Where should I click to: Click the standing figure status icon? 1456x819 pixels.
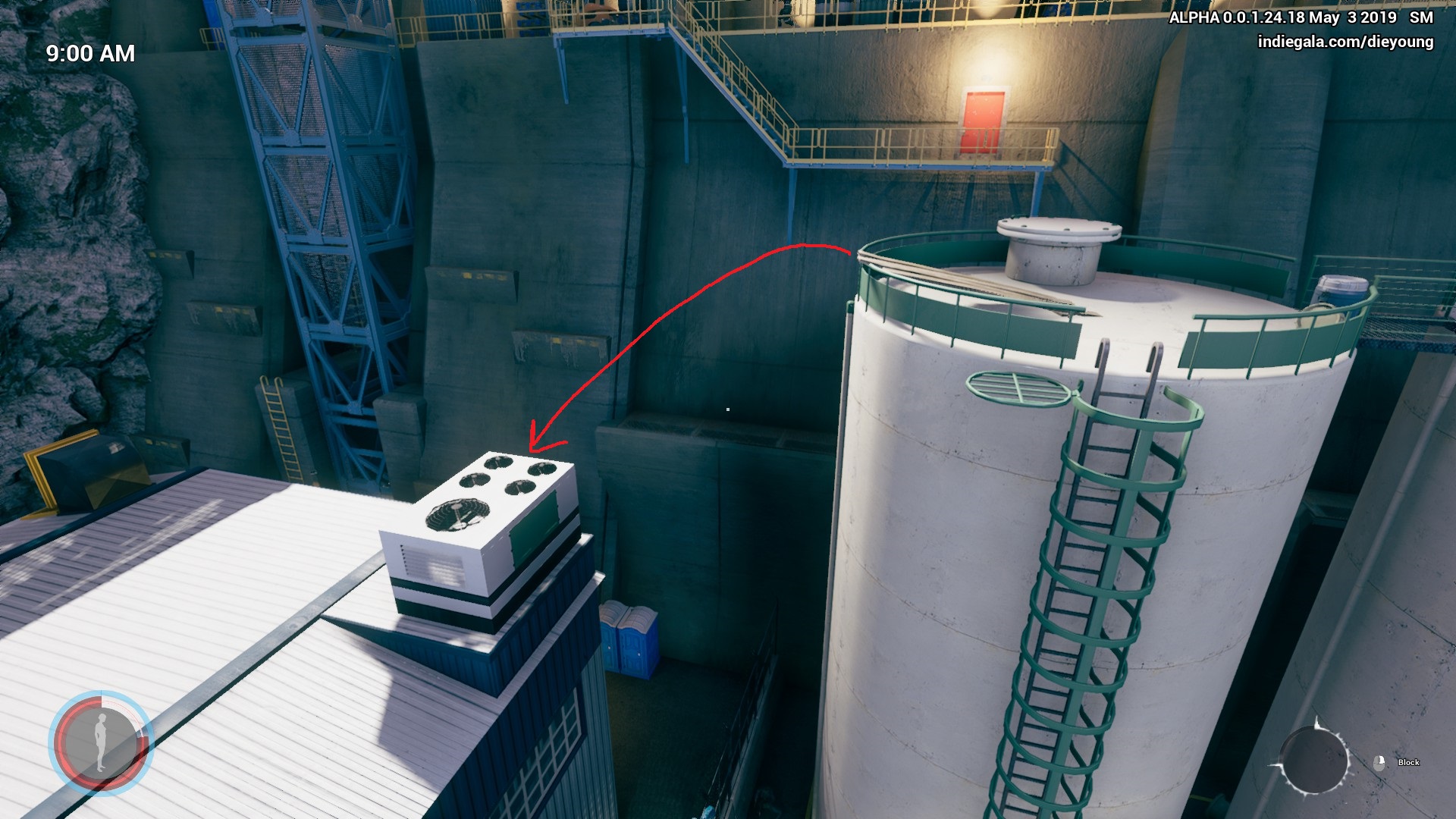click(x=100, y=742)
